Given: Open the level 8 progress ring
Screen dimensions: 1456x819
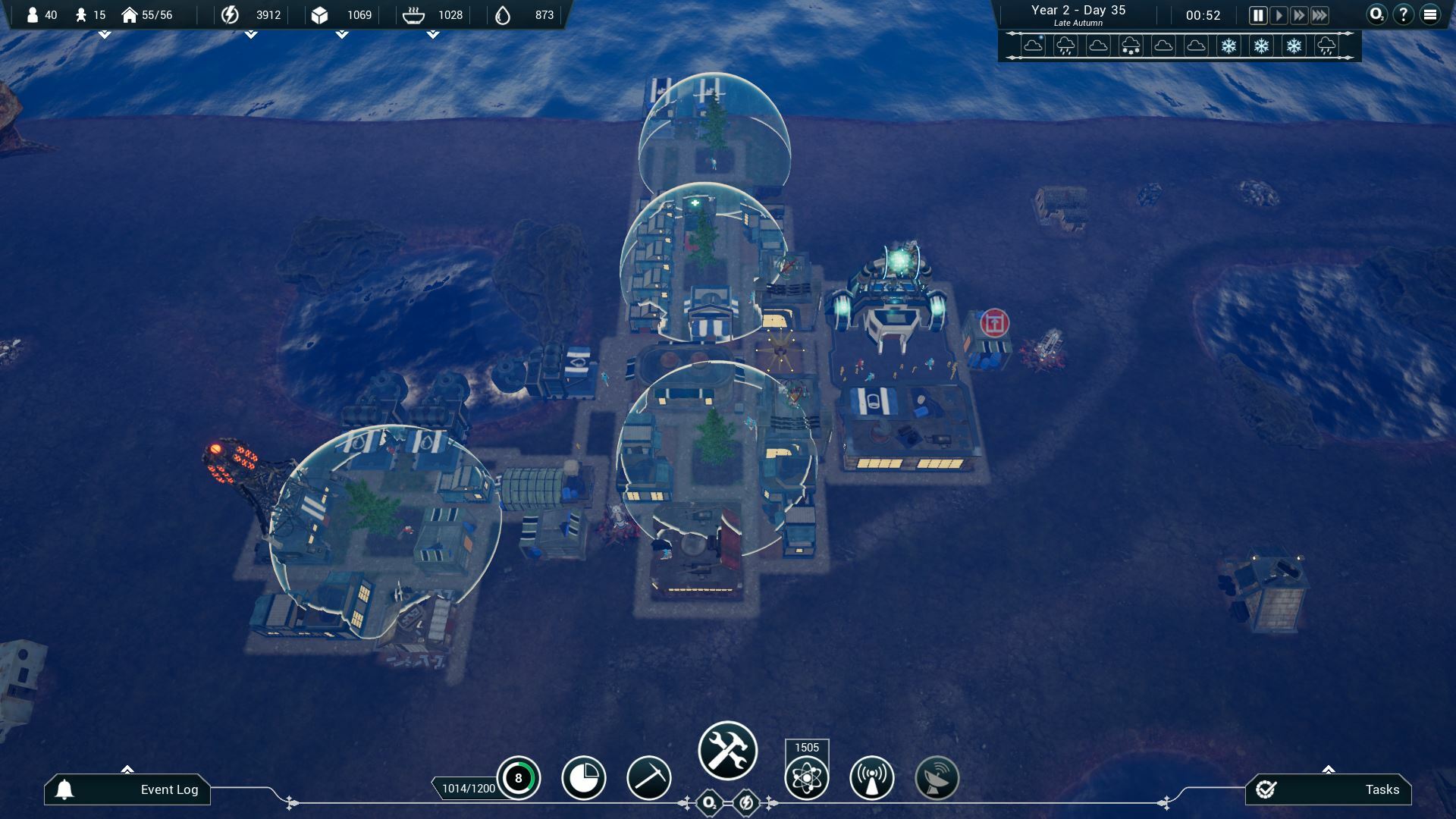Looking at the screenshot, I should point(519,778).
